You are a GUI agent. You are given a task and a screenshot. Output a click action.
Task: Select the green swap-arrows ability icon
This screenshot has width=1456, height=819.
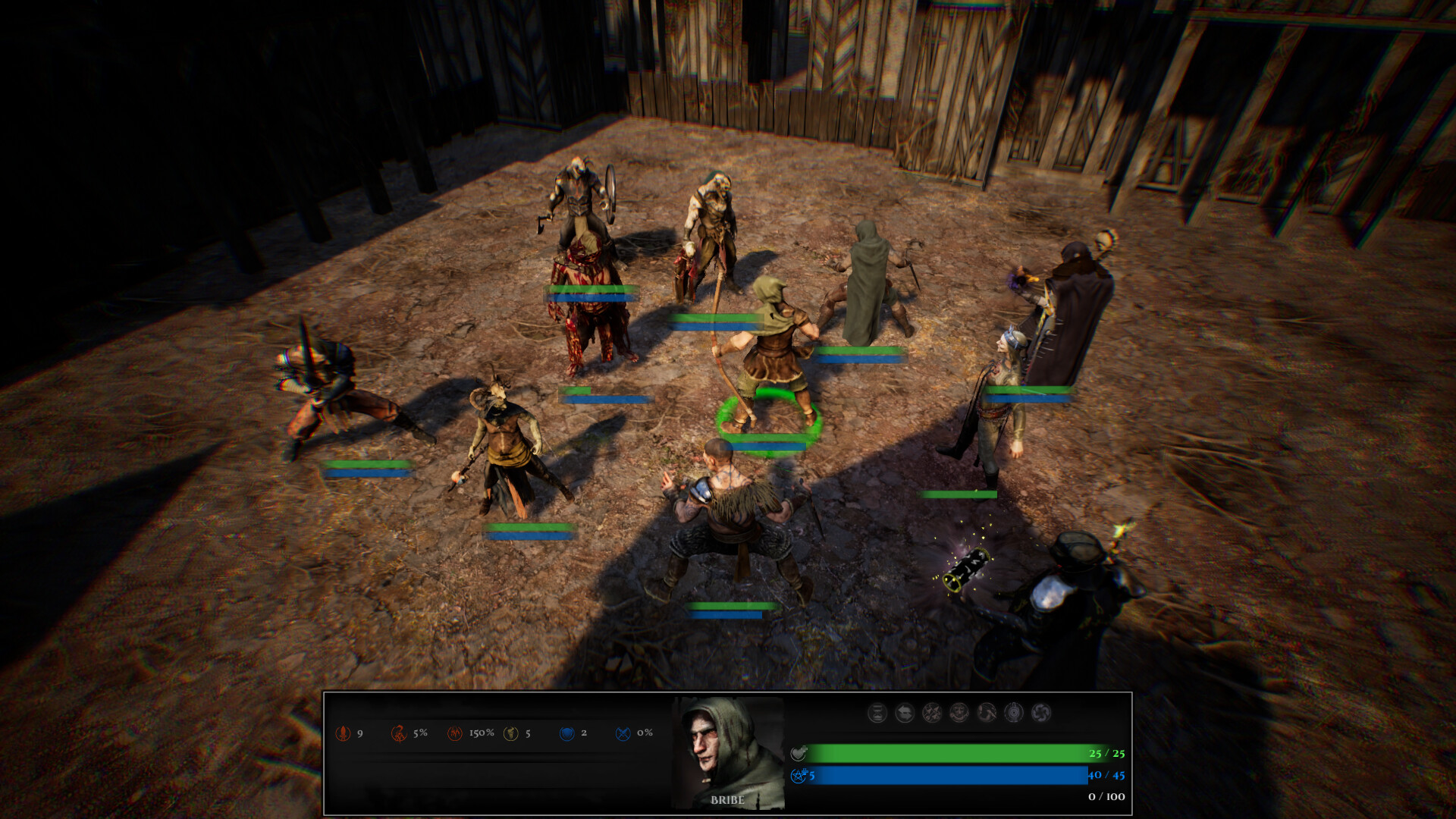click(905, 713)
